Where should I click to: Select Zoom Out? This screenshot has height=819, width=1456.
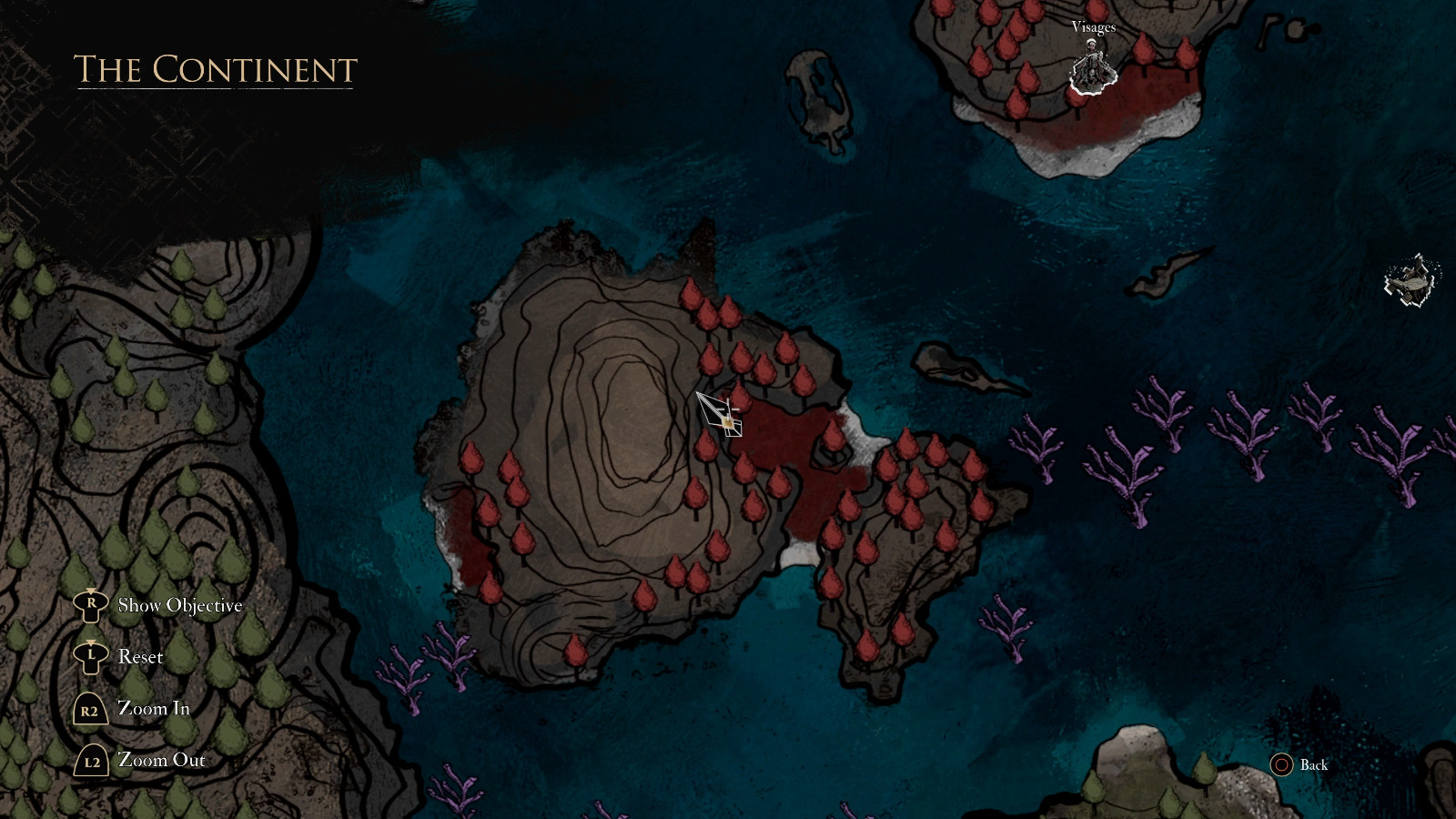coord(161,760)
